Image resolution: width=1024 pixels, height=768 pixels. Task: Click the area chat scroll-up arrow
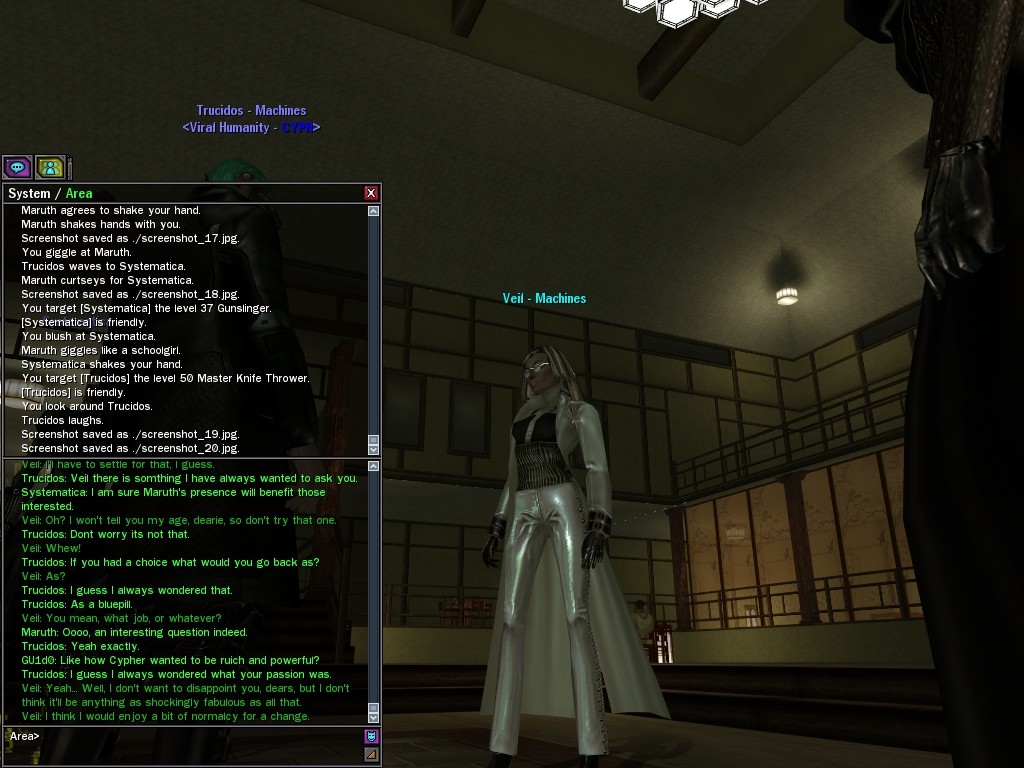(374, 466)
